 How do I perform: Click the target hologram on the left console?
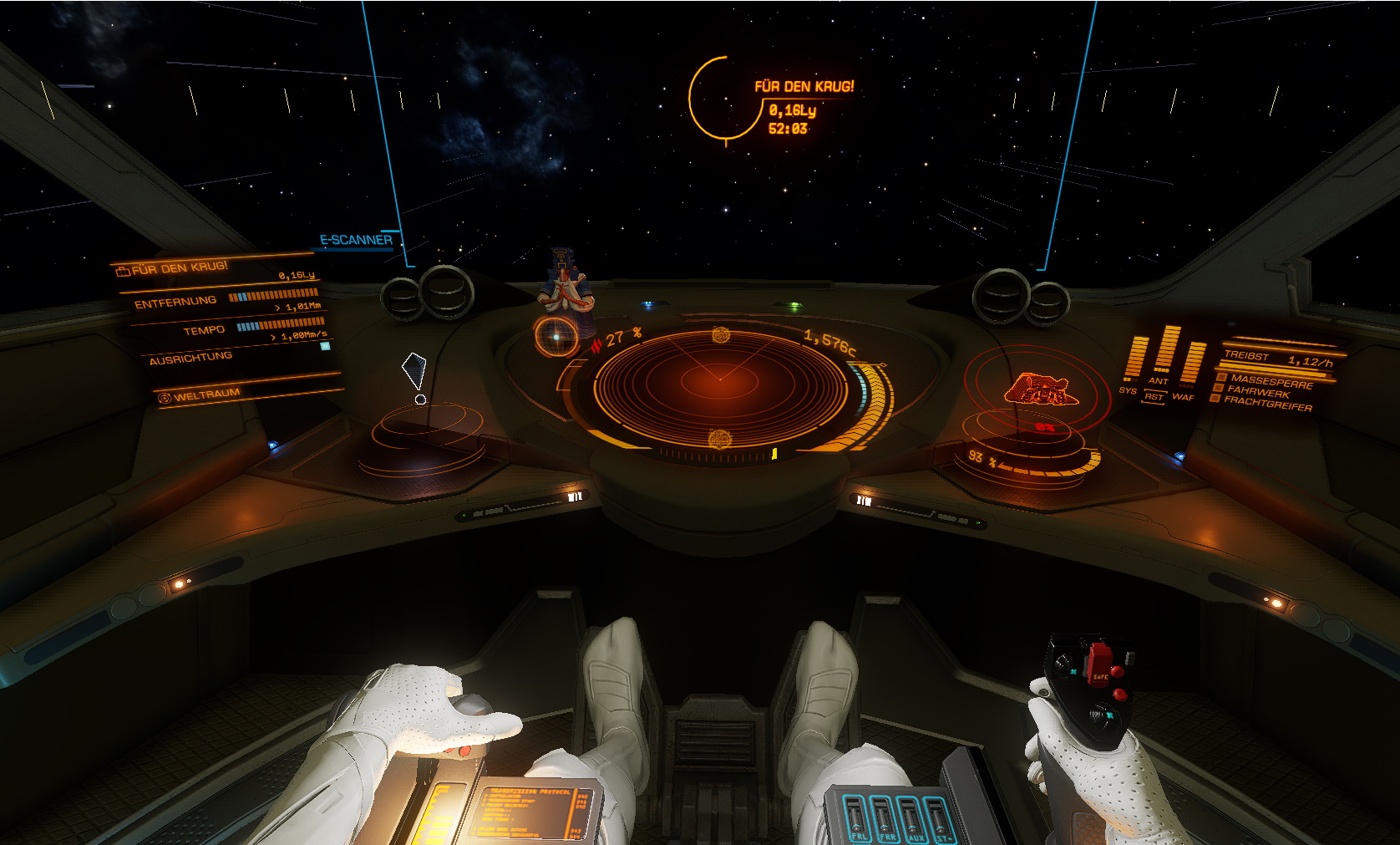click(x=415, y=374)
